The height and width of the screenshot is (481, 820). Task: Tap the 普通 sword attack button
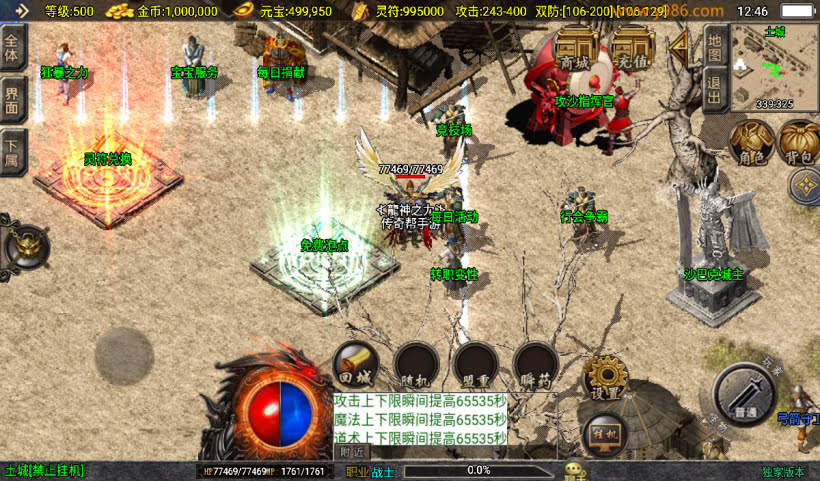tap(744, 393)
